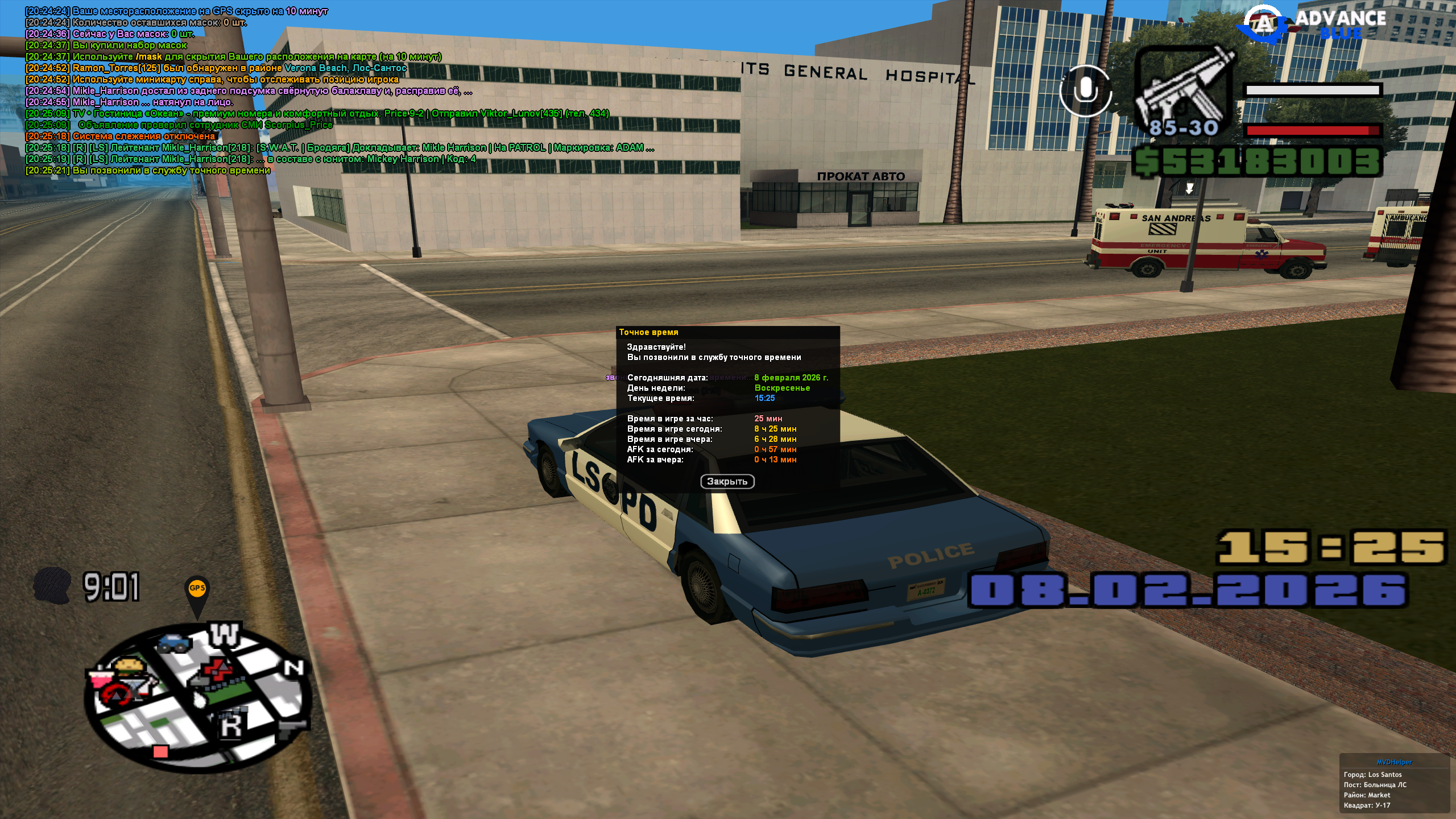This screenshot has width=1456, height=819.
Task: Close the exact time dialog
Action: [x=727, y=482]
